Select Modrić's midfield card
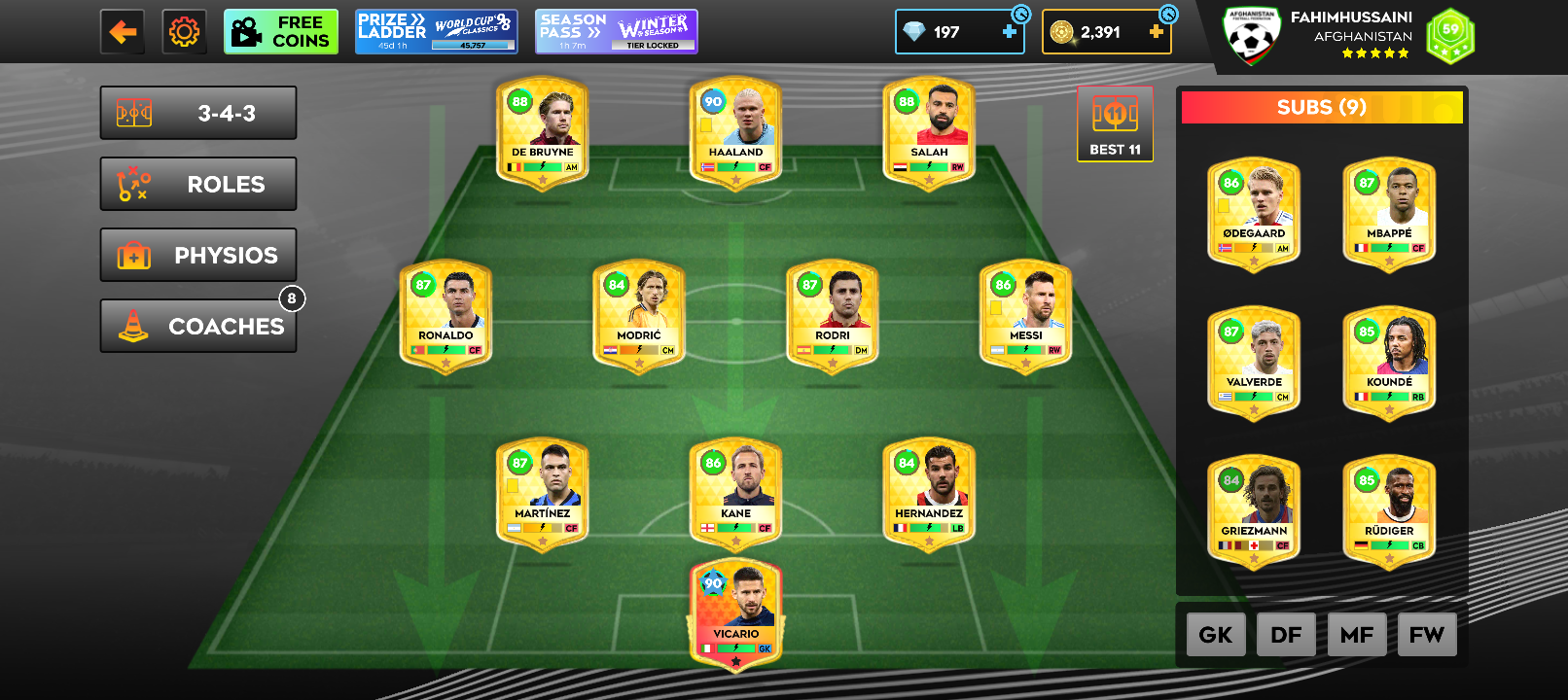This screenshot has height=700, width=1568. pos(639,316)
